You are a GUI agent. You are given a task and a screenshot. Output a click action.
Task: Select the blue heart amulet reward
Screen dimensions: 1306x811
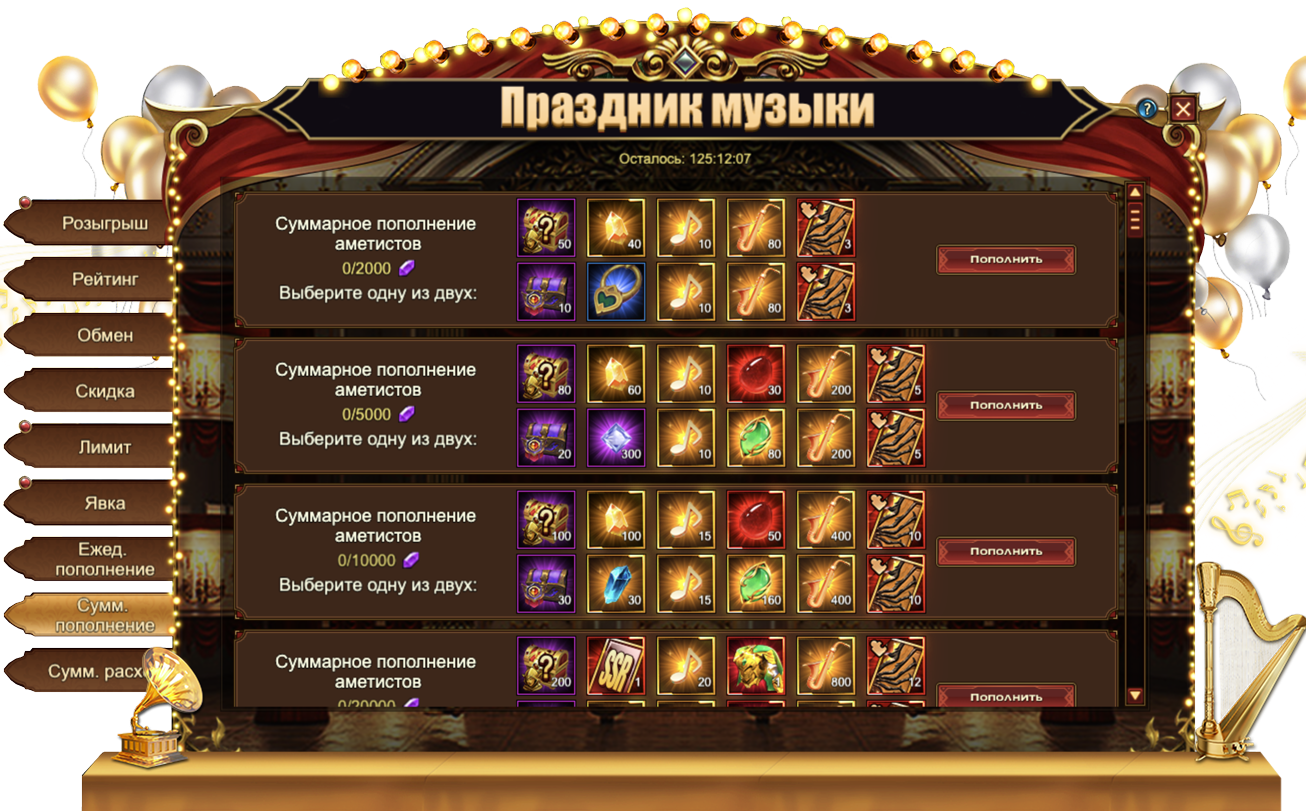pos(615,292)
